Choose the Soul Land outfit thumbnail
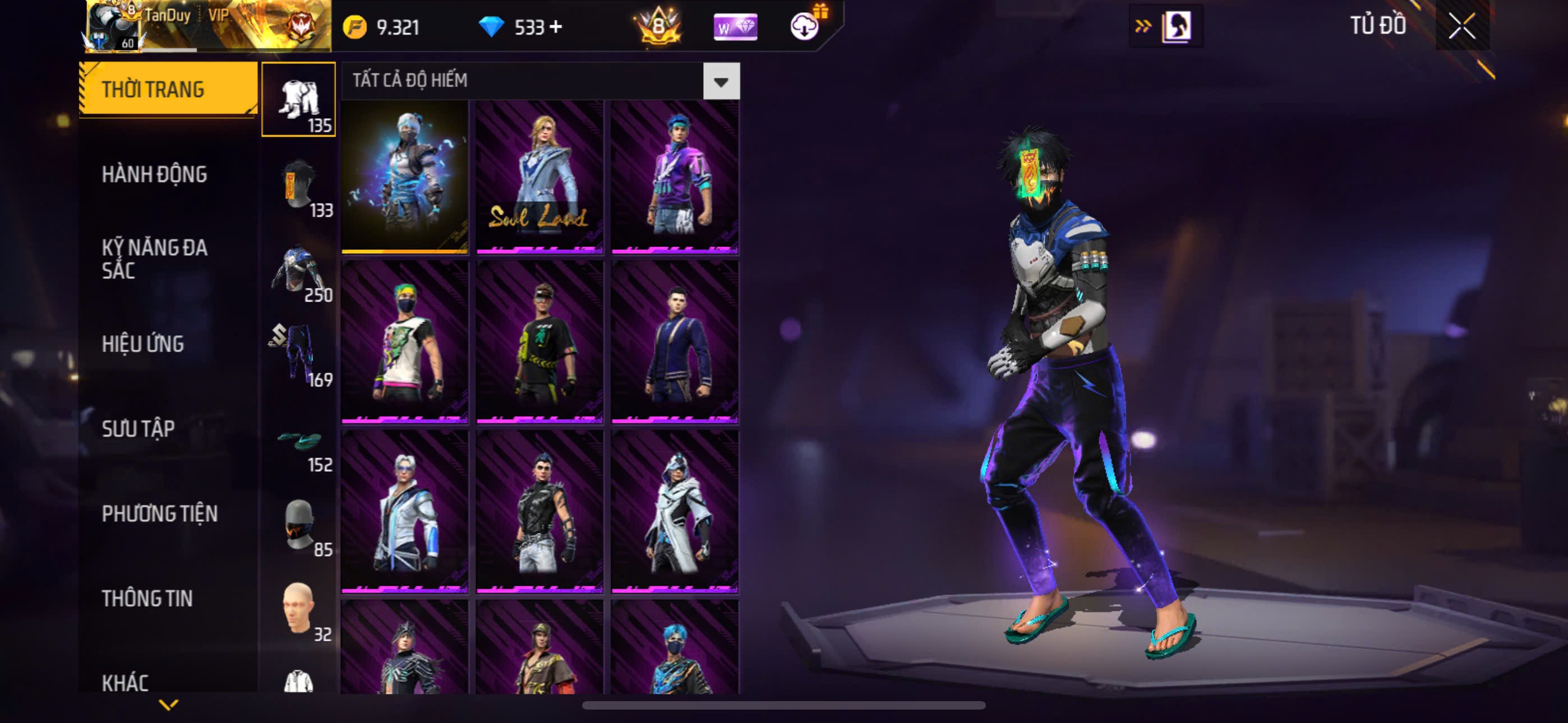1568x723 pixels. tap(539, 177)
